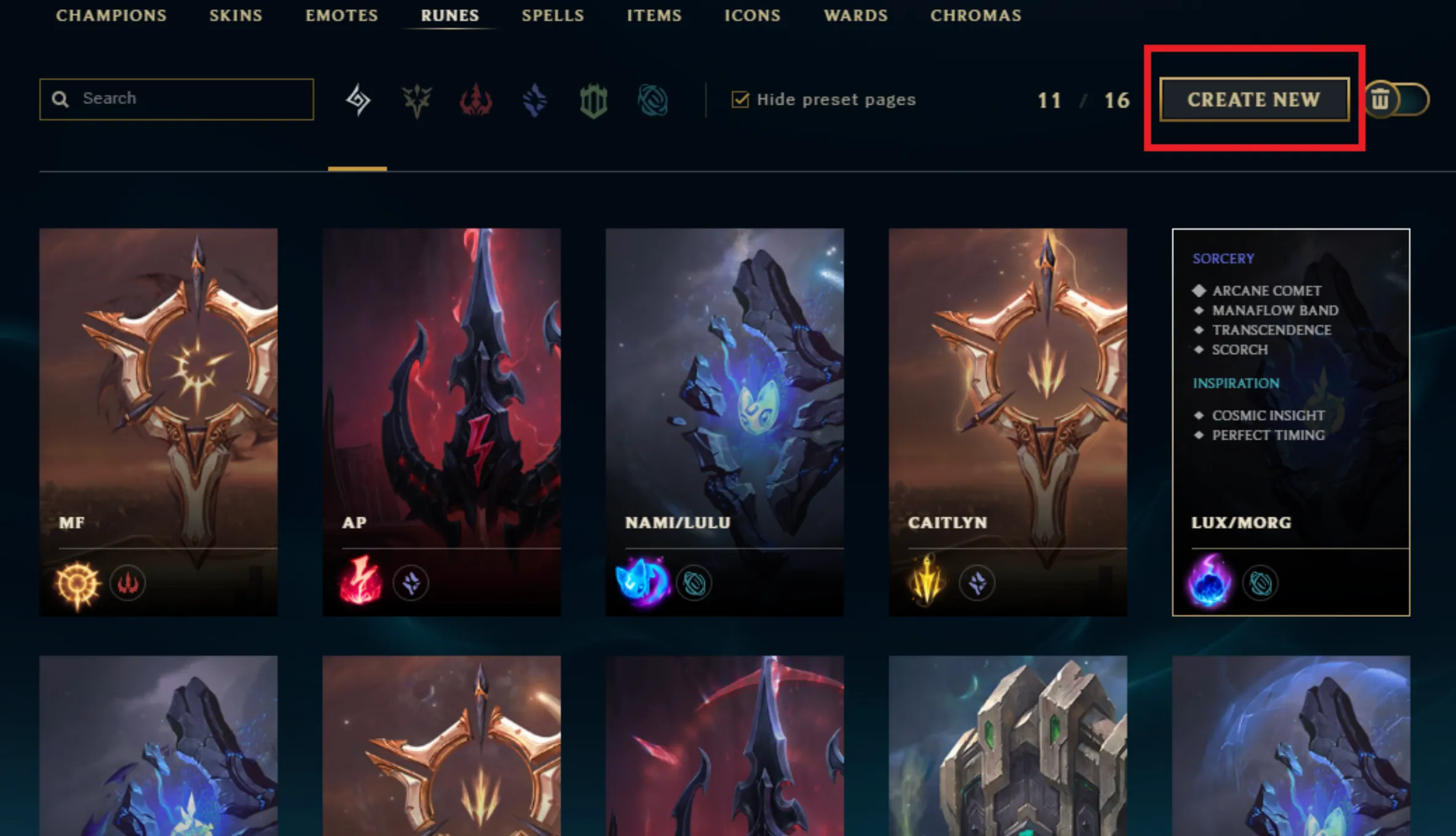Show all paths via the white Runes icon

(x=357, y=98)
